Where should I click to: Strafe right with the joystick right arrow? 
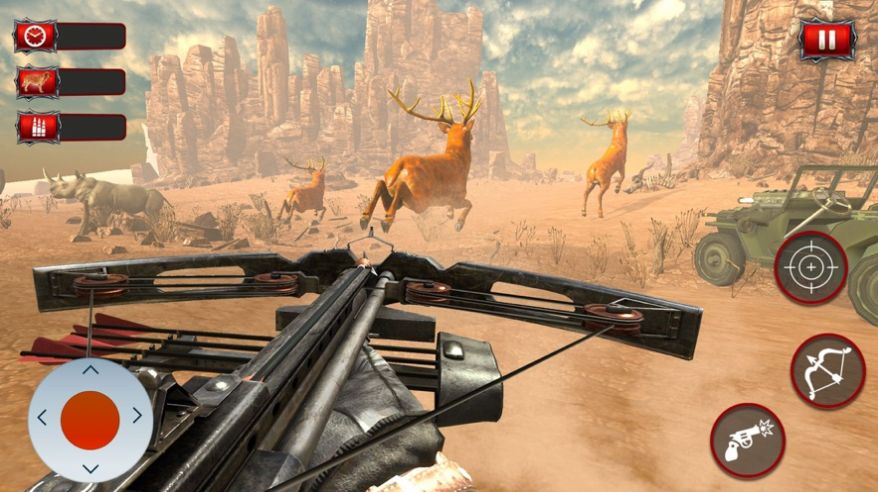(137, 416)
